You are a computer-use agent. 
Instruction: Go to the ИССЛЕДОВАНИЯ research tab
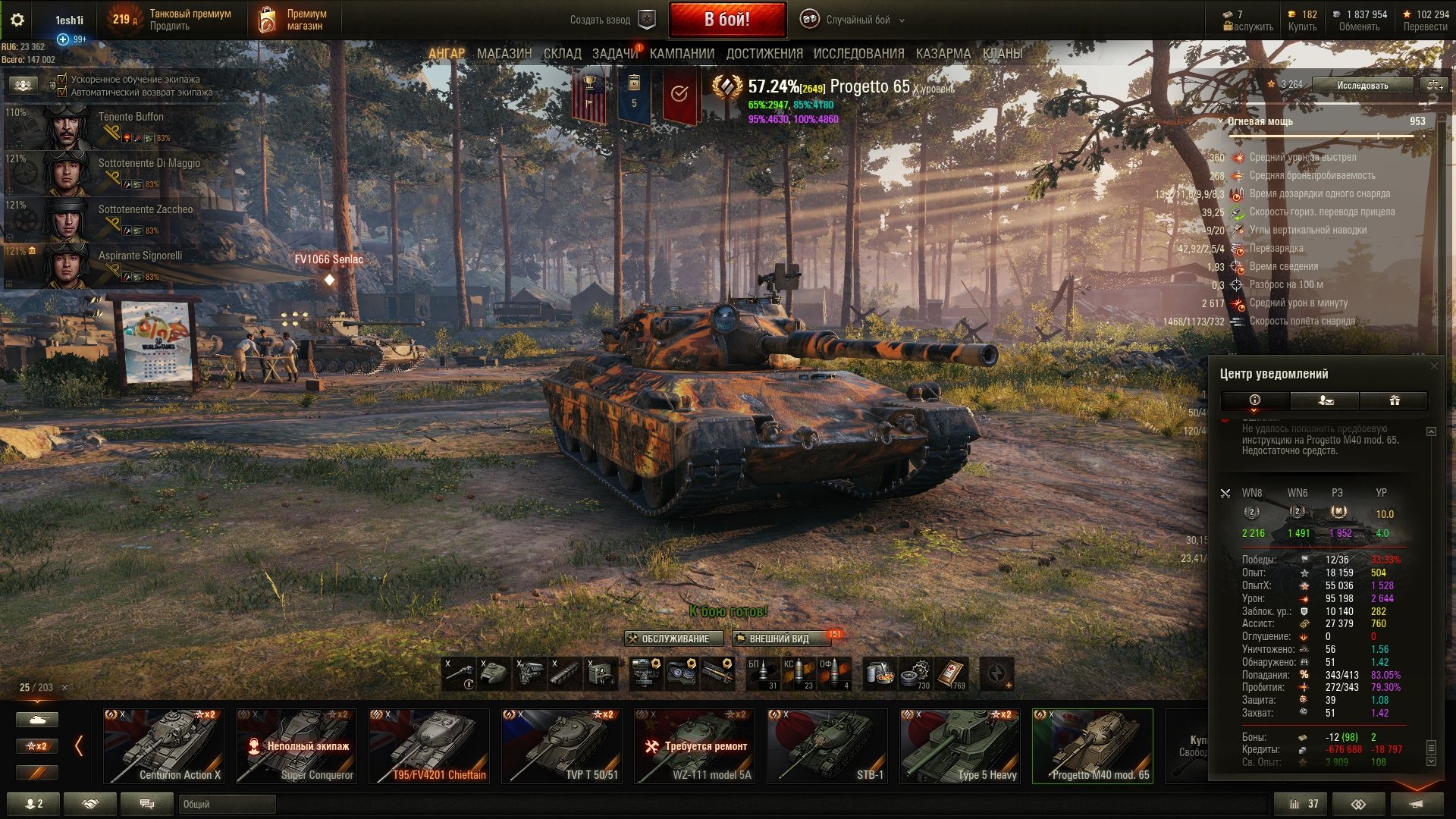[858, 54]
